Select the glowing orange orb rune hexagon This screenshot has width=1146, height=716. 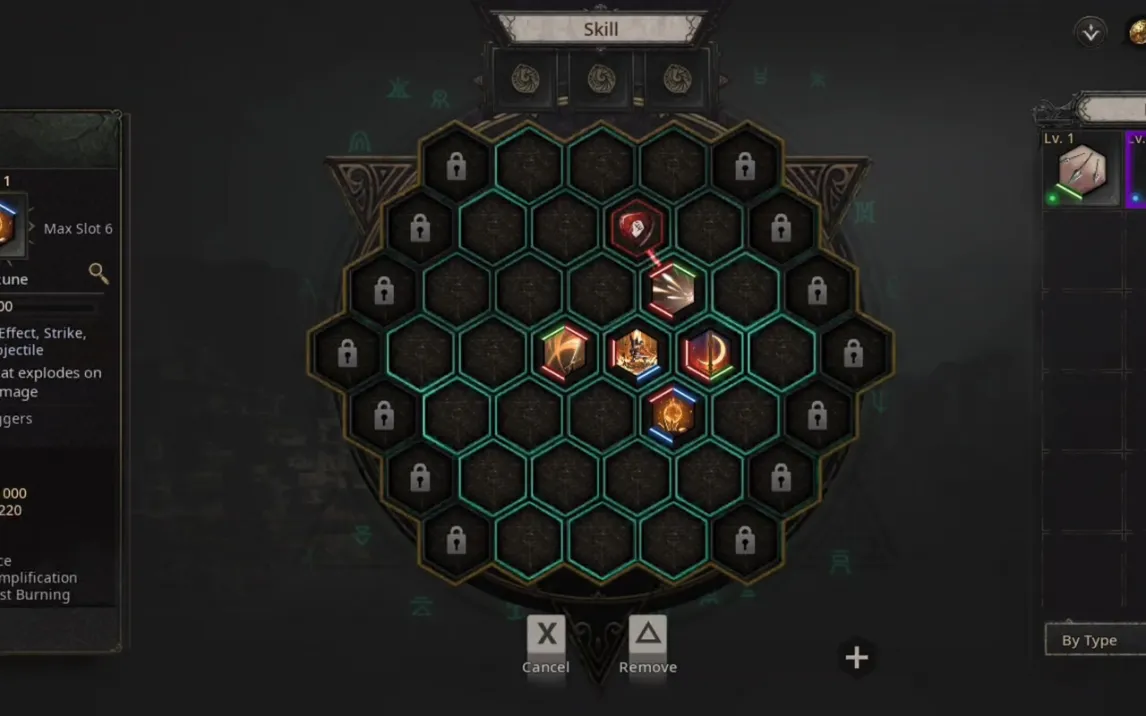[672, 414]
